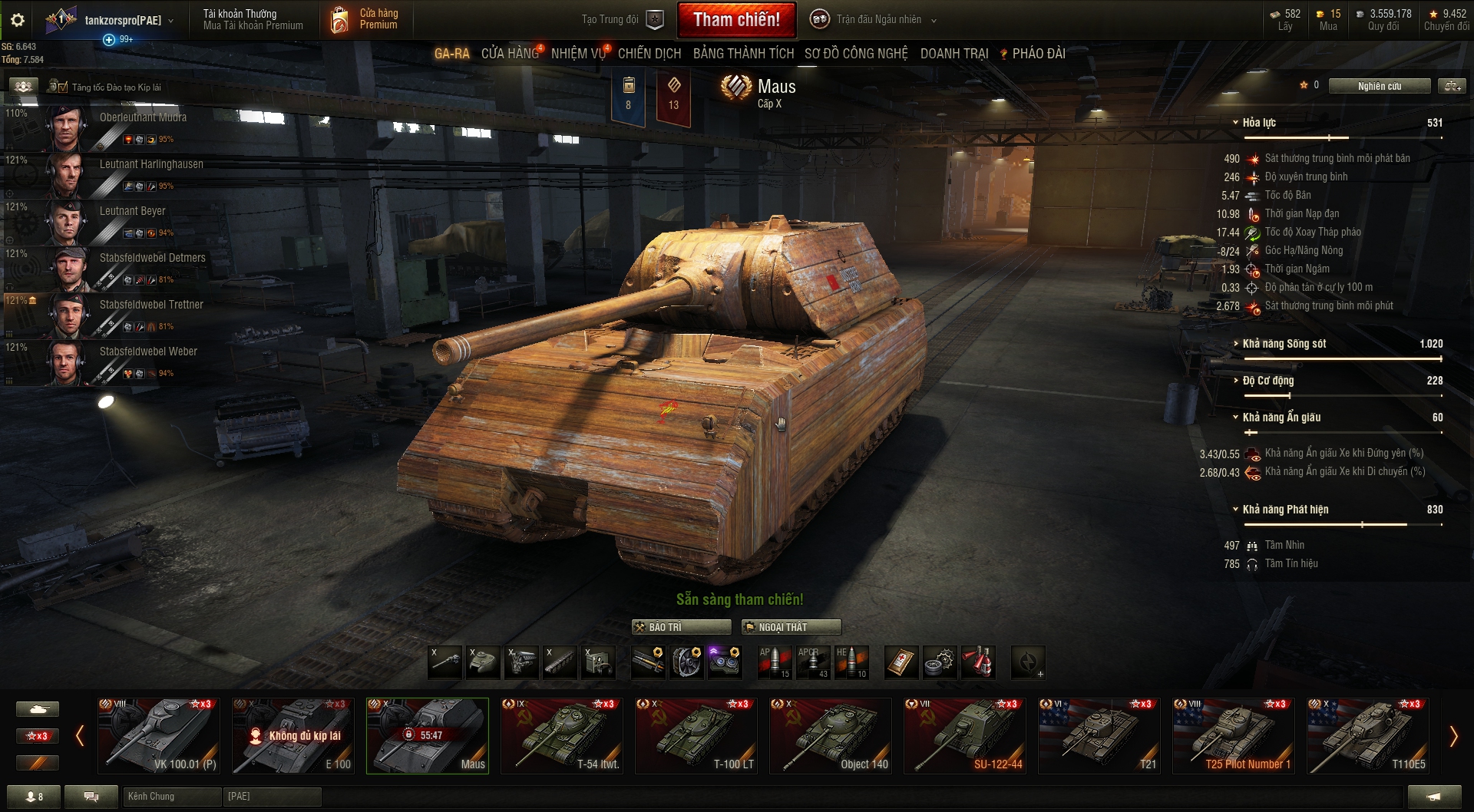Click the Nghiên cứu button

tap(1380, 86)
